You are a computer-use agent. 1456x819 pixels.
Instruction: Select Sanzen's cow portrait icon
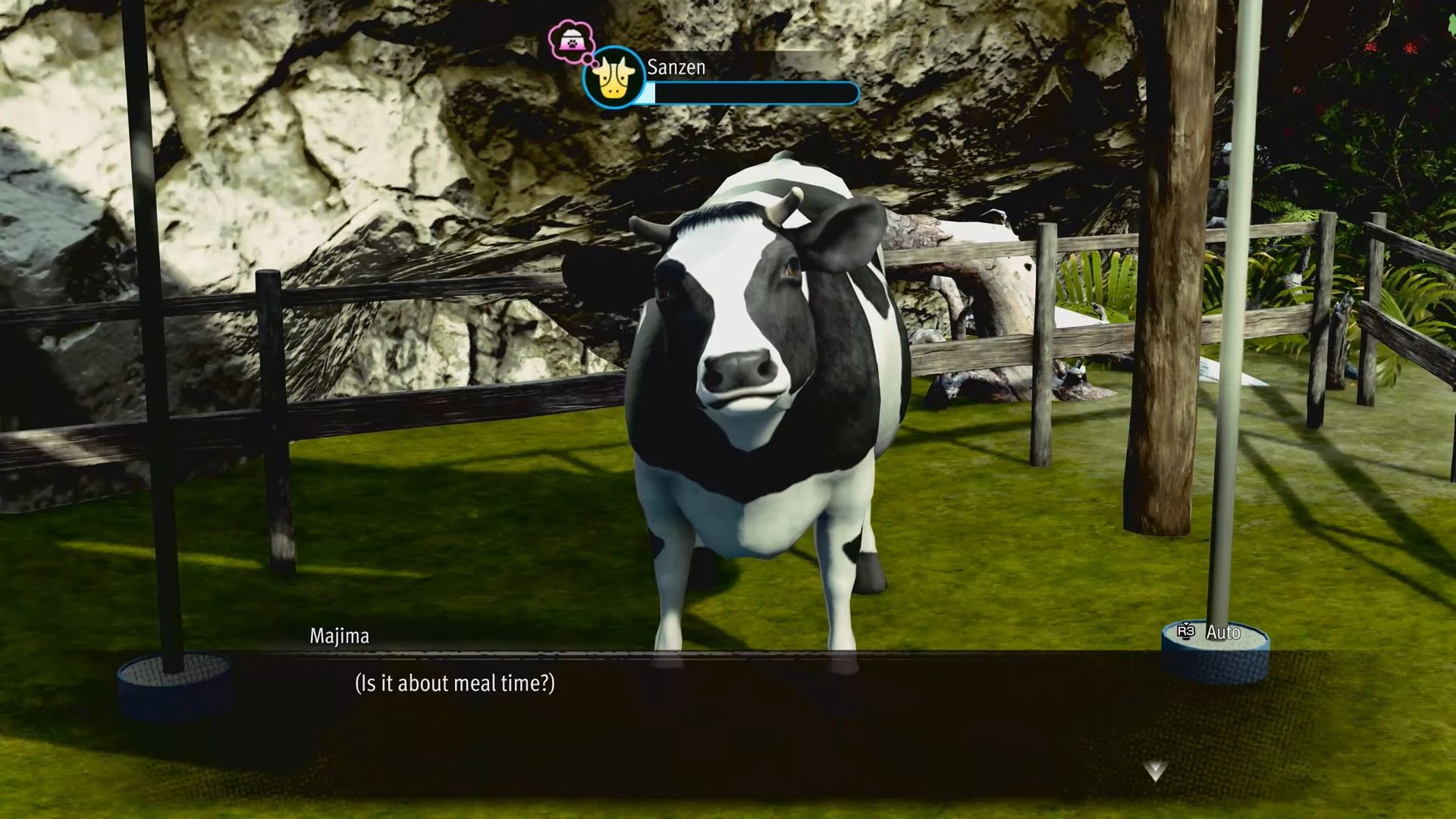(x=614, y=79)
